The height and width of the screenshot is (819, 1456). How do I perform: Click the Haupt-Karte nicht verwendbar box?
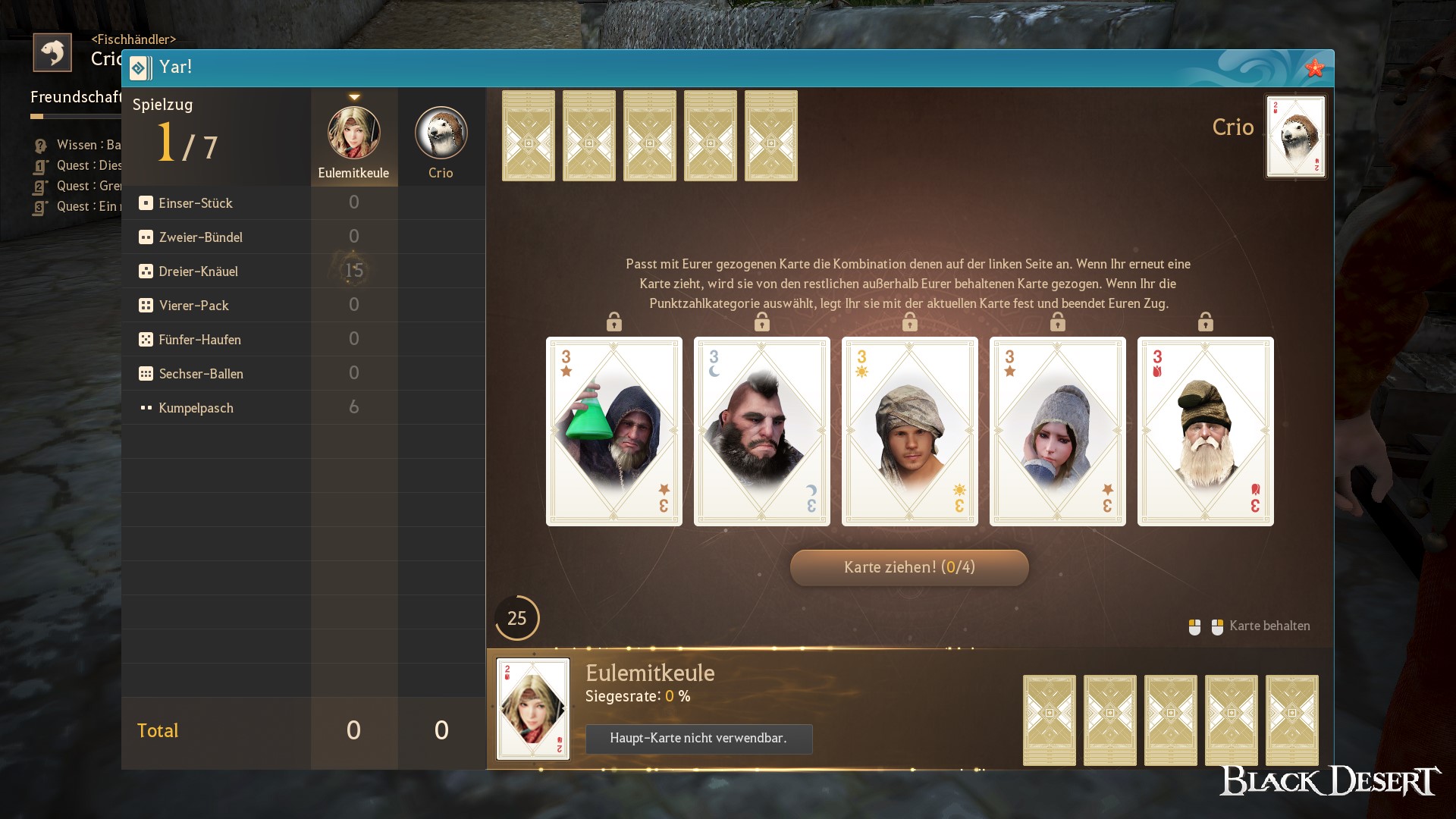[698, 739]
